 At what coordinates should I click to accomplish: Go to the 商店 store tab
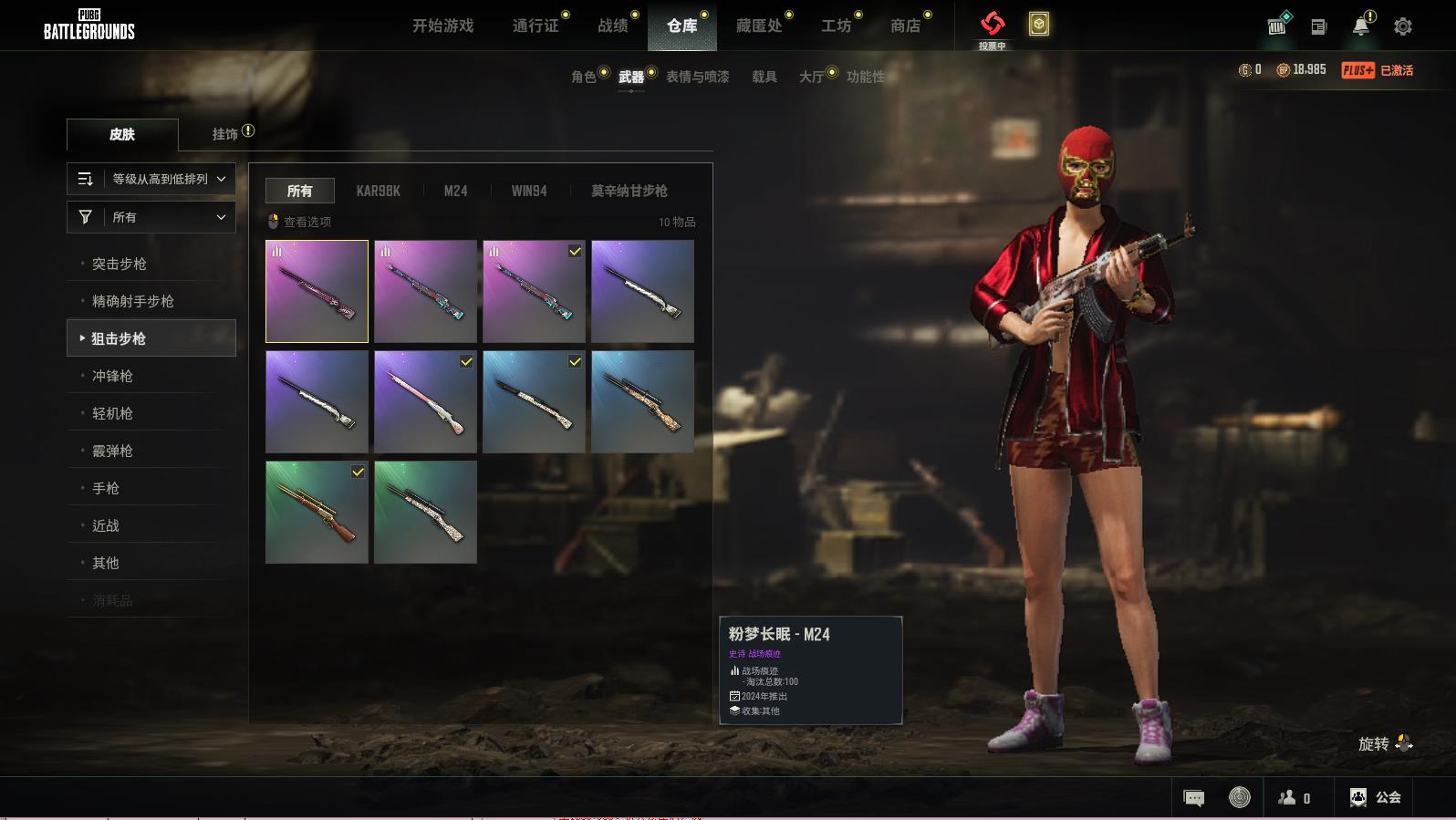pos(905,26)
